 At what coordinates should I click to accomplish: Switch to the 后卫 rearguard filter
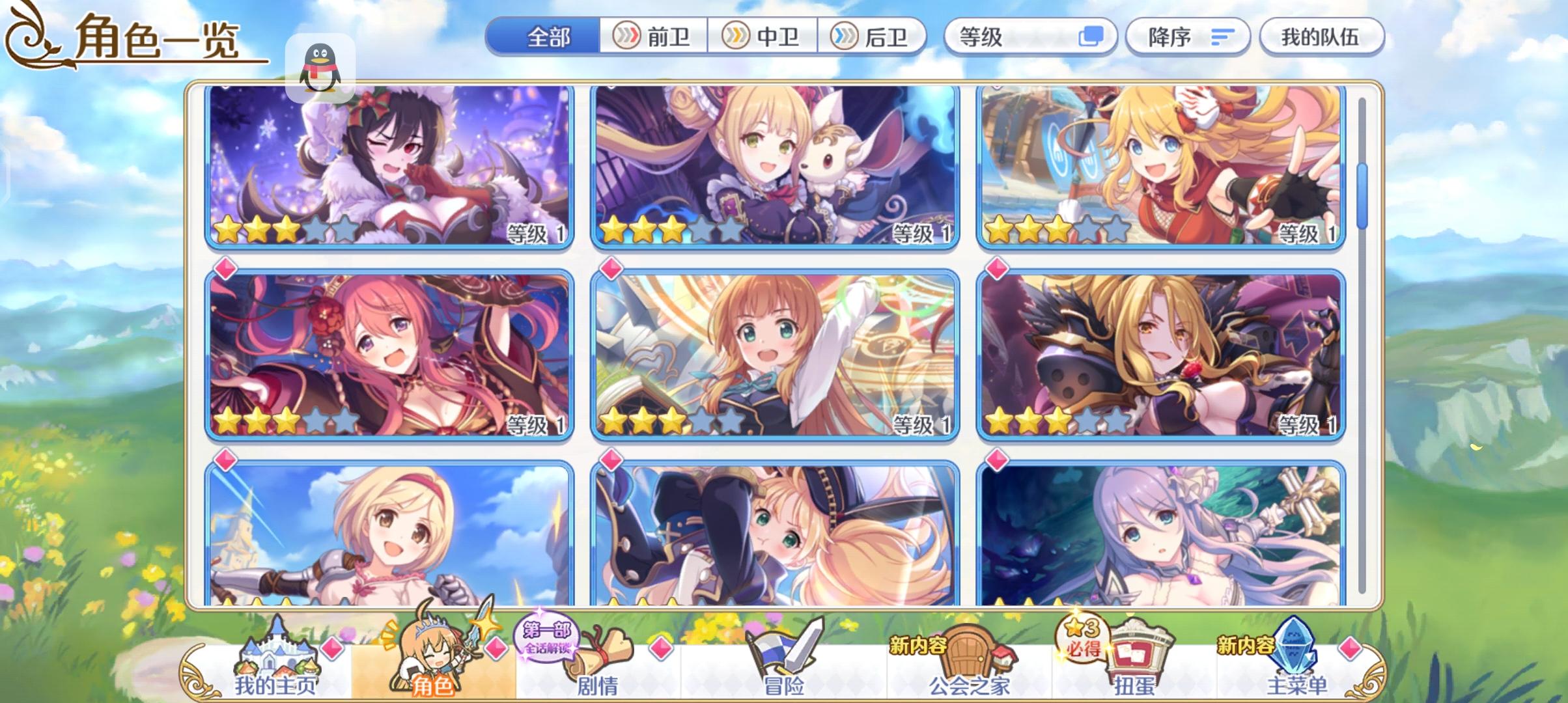(874, 37)
